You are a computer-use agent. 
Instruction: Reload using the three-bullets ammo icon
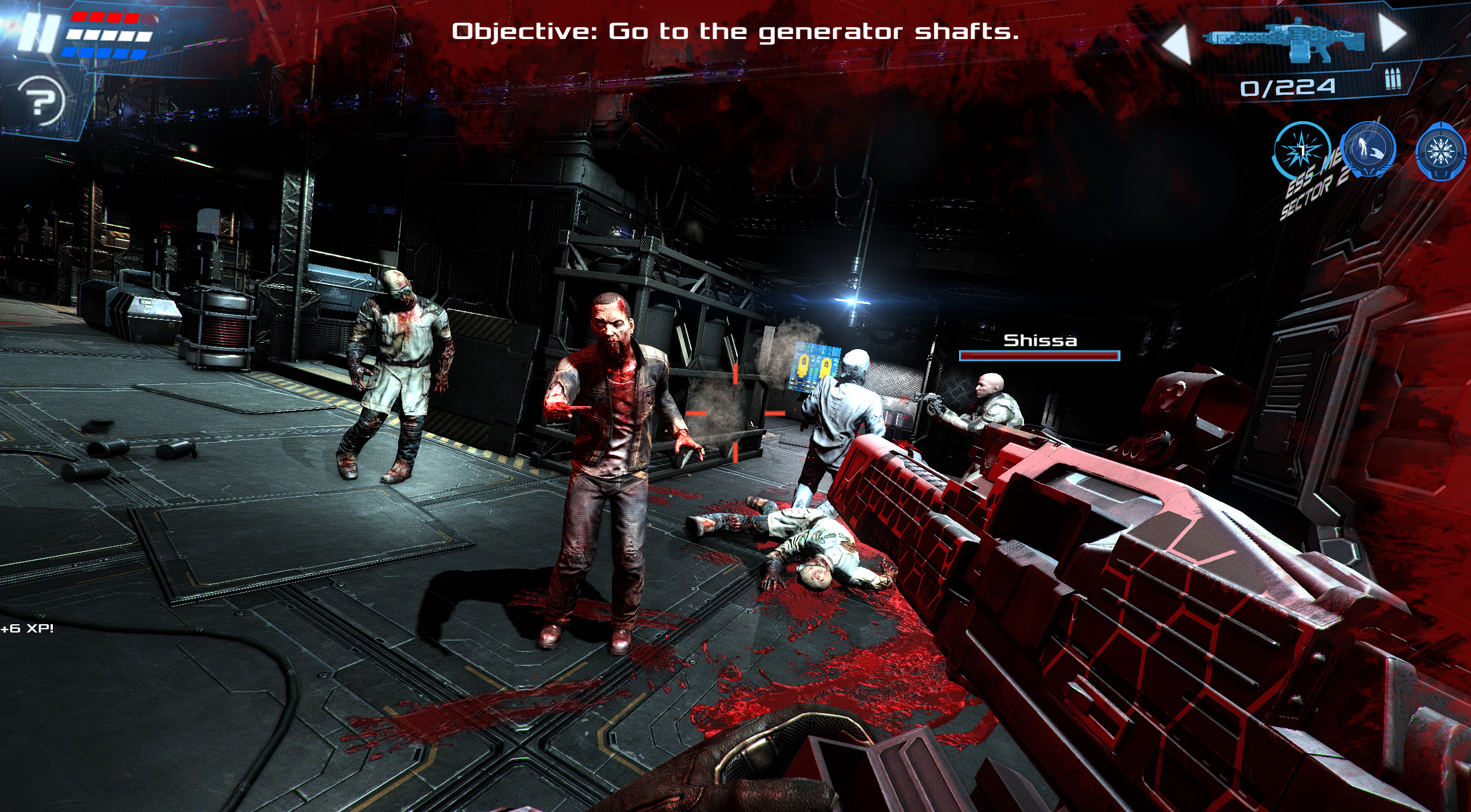click(x=1393, y=80)
